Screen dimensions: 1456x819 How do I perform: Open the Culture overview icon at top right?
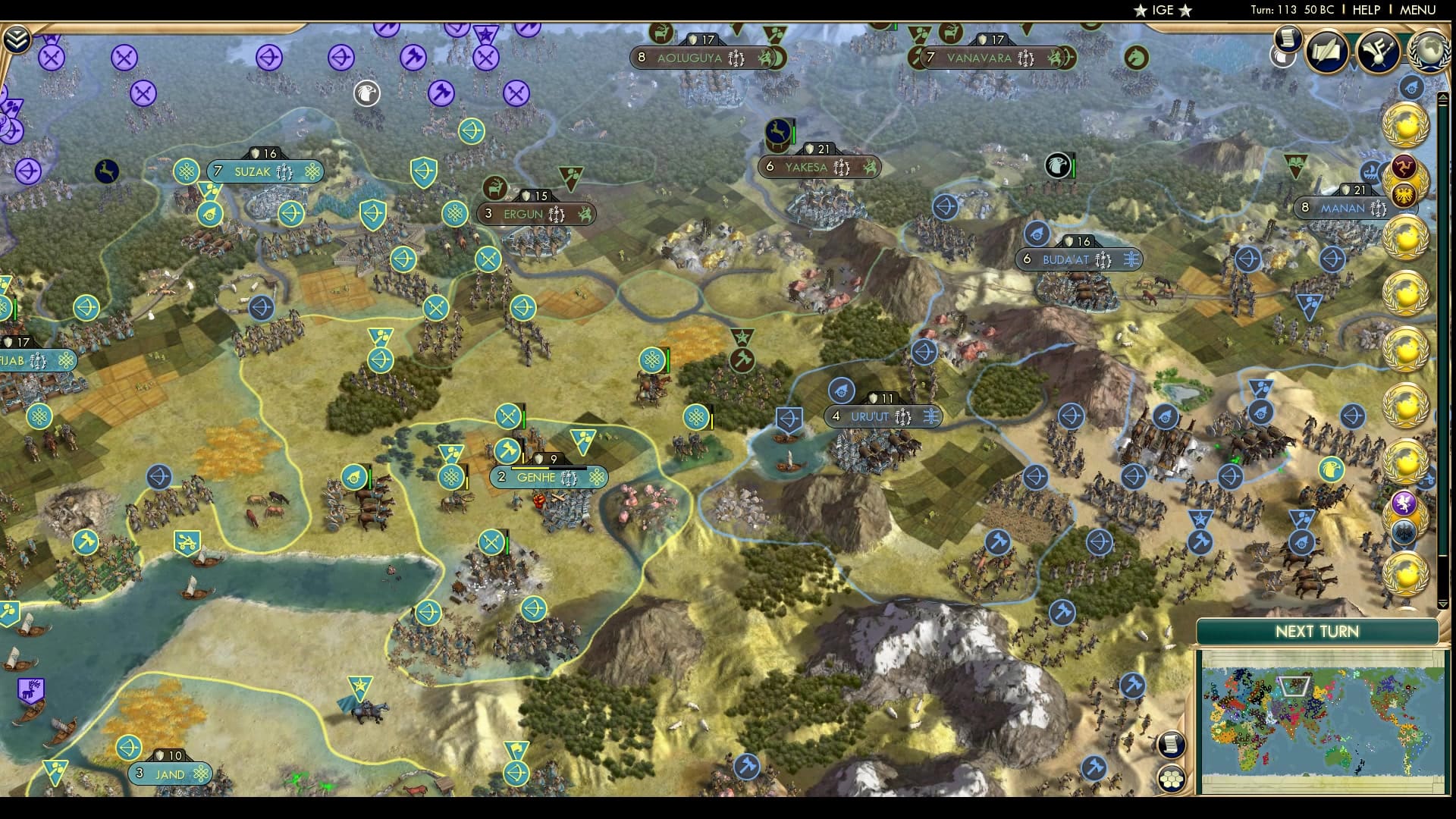(1379, 52)
